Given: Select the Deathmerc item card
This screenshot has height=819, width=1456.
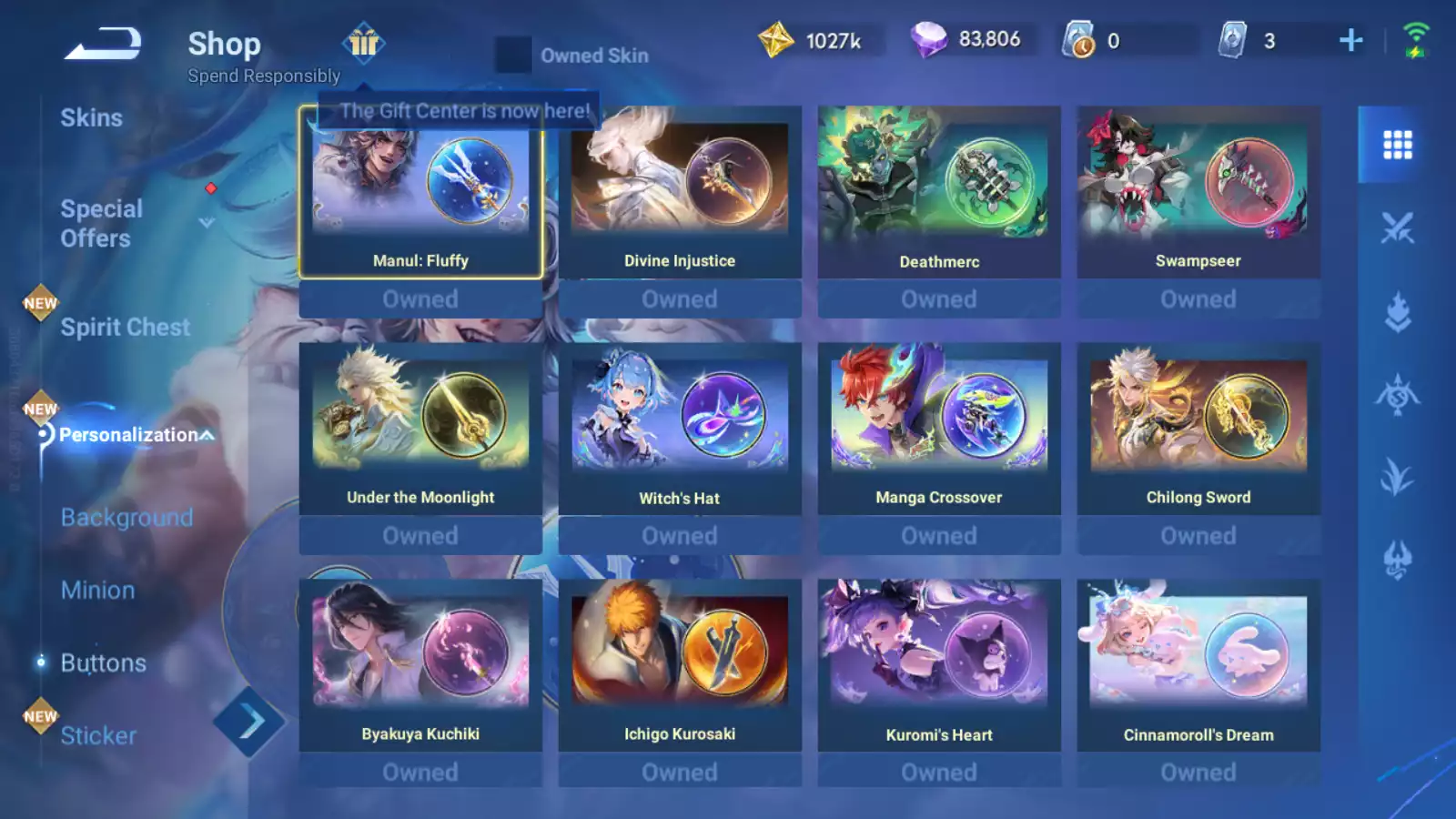Looking at the screenshot, I should point(939,193).
